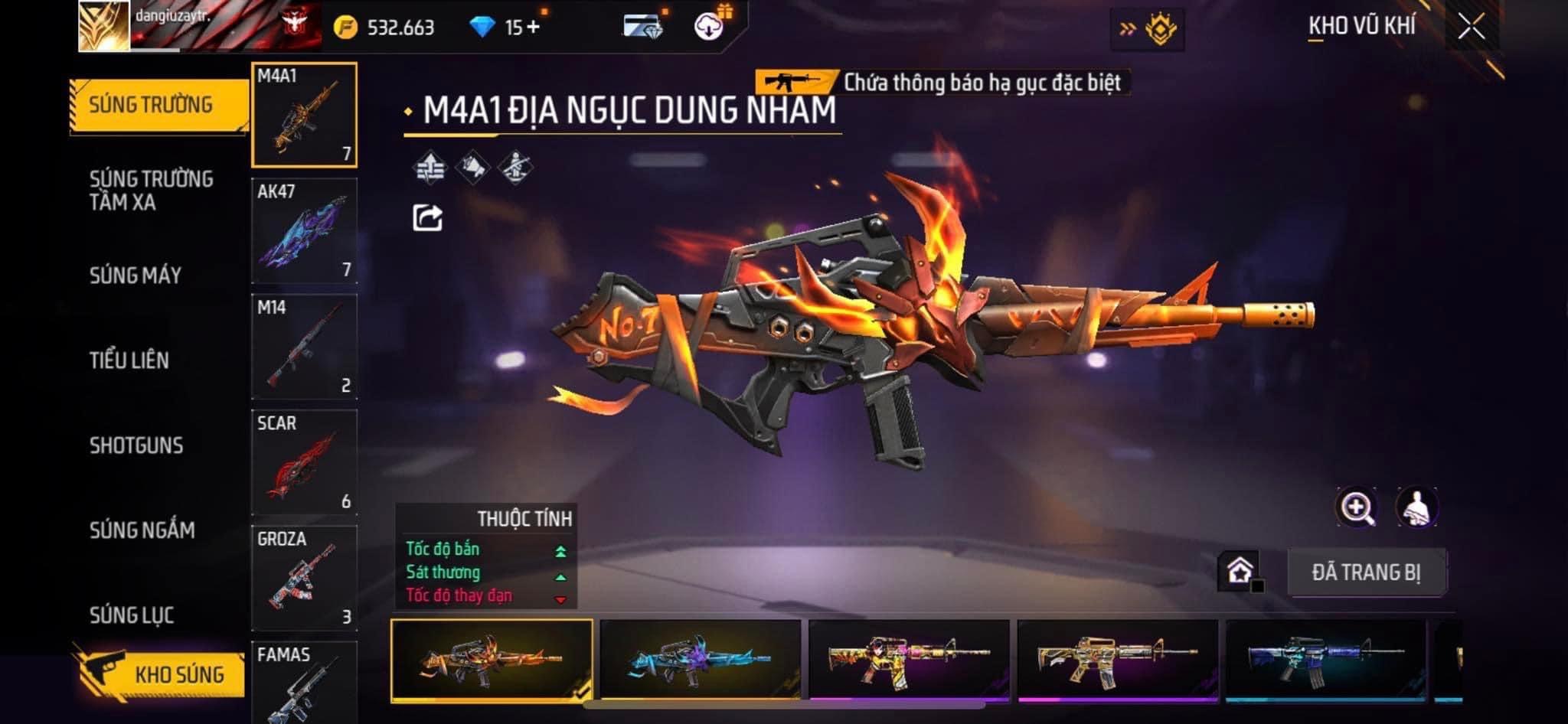Open the player profile avatar
The image size is (1568, 724).
(x=104, y=27)
